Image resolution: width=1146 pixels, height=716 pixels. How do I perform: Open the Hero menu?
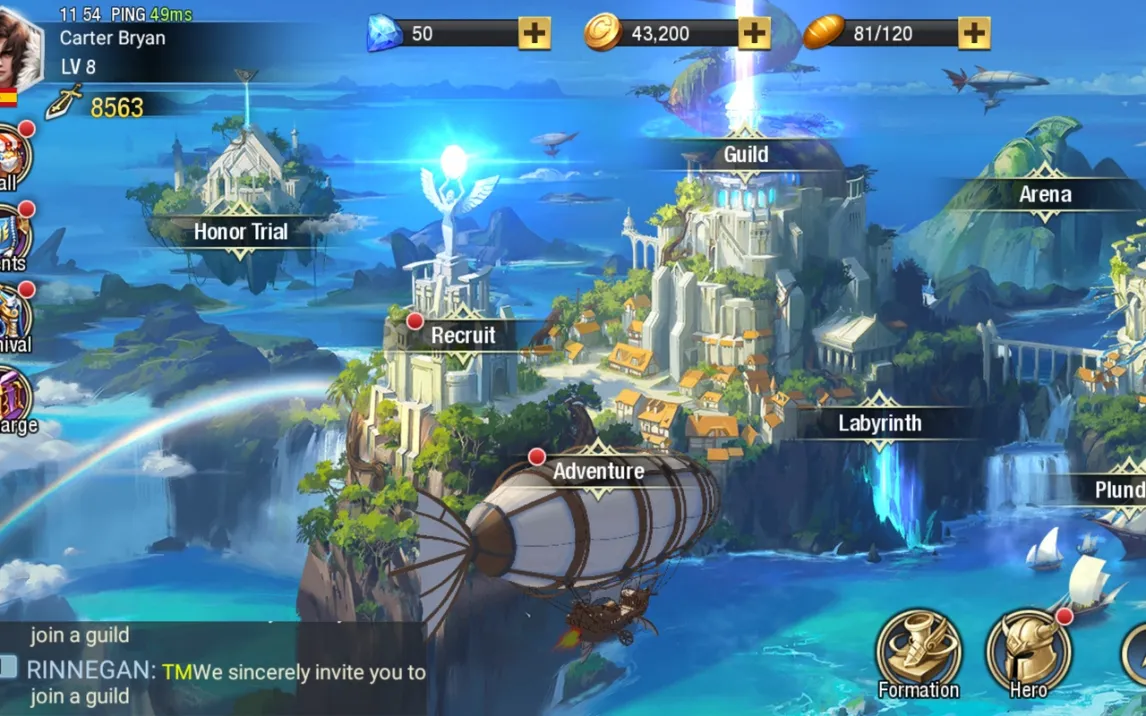pyautogui.click(x=1028, y=653)
